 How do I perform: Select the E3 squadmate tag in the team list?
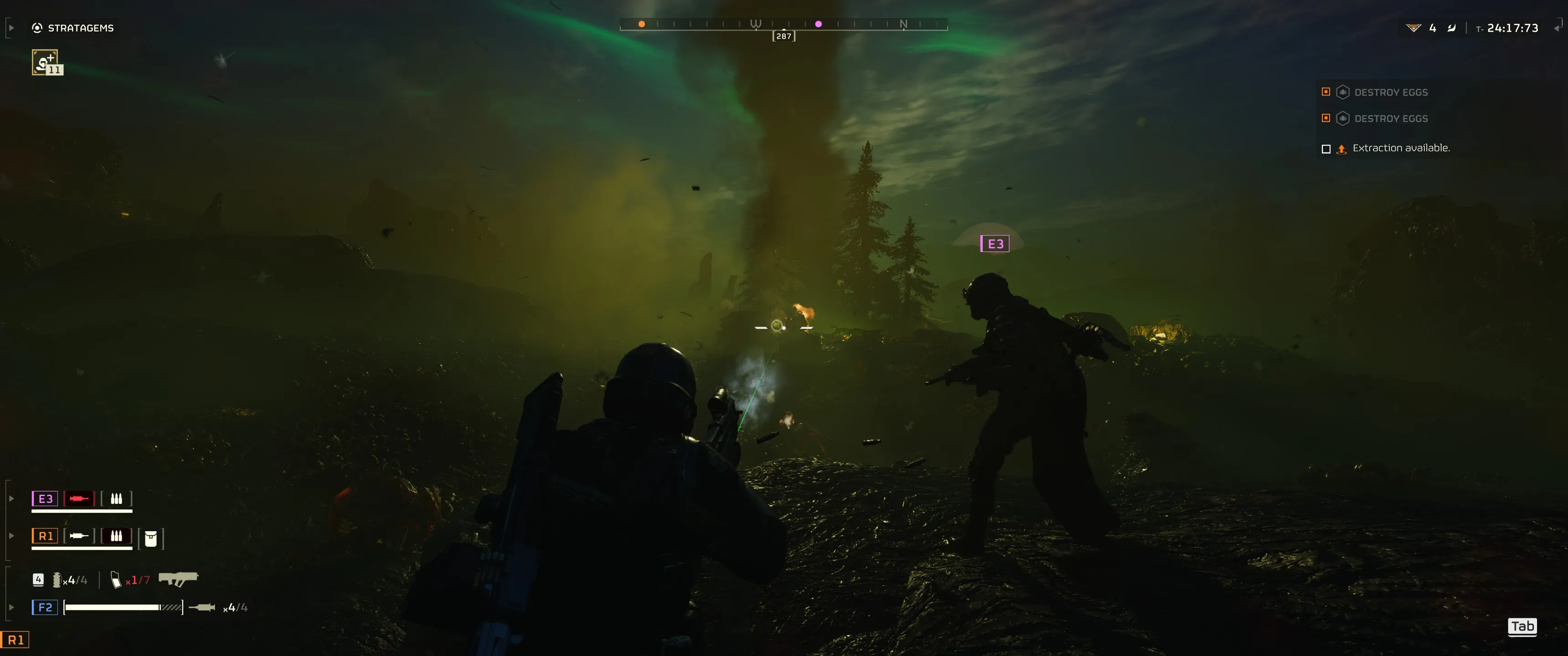(45, 499)
